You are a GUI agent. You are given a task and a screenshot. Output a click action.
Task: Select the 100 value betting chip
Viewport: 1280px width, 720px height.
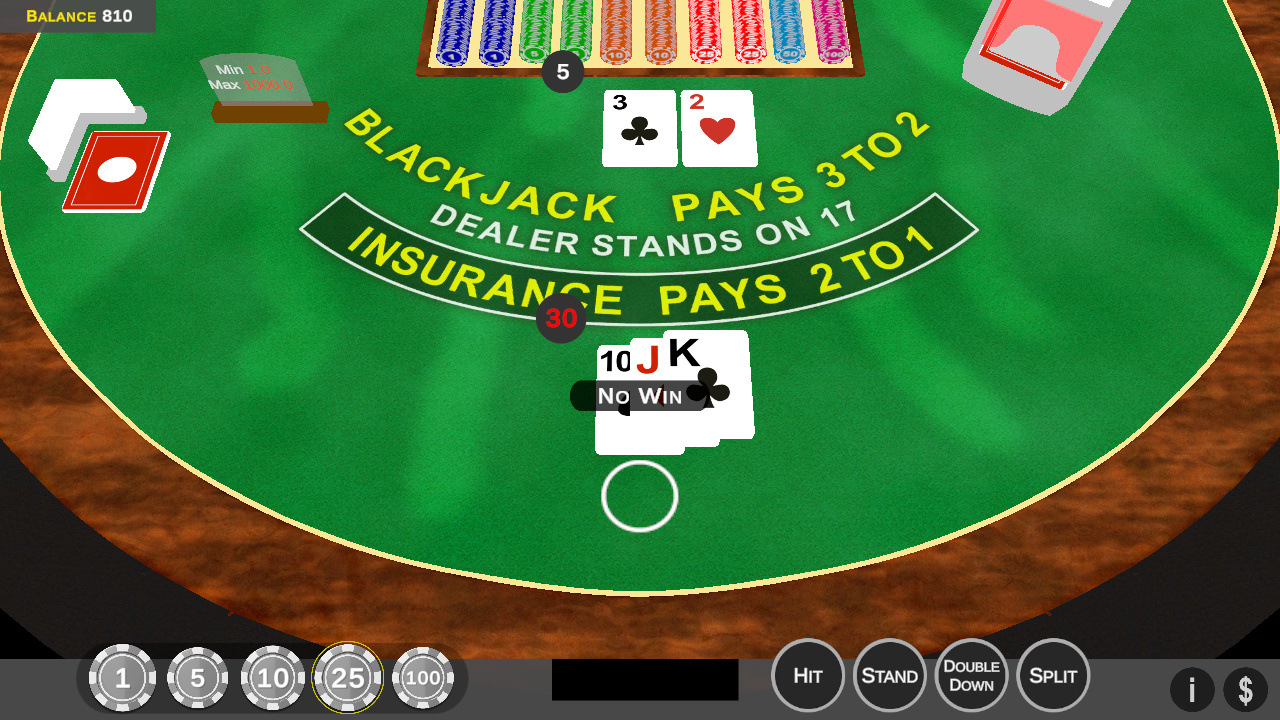[x=424, y=677]
